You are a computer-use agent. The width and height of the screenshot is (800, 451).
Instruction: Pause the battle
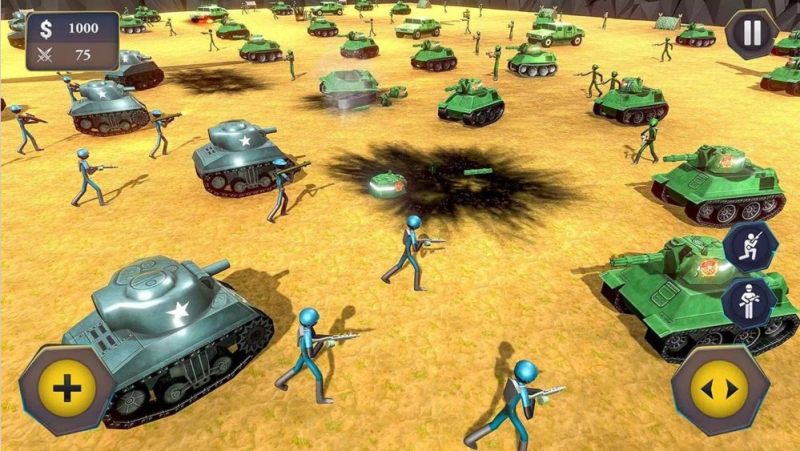tap(751, 33)
